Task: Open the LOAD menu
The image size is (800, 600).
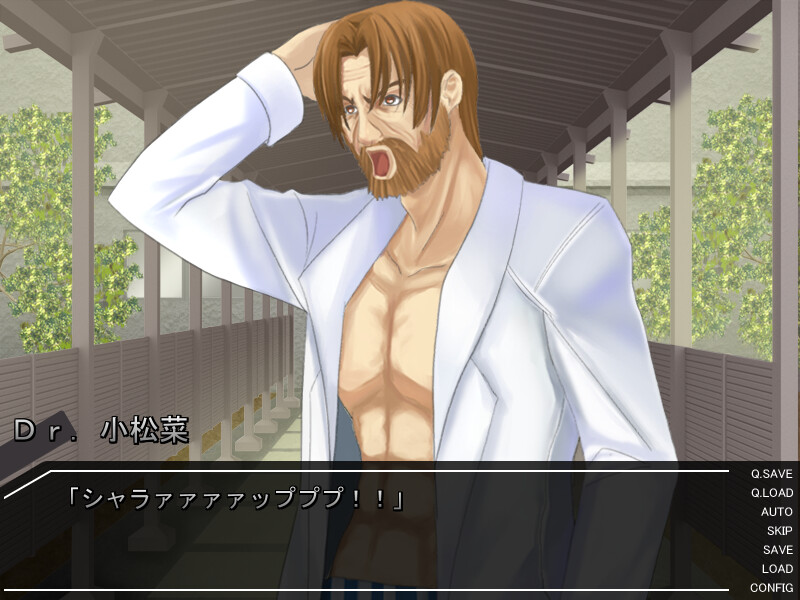Action: (777, 569)
